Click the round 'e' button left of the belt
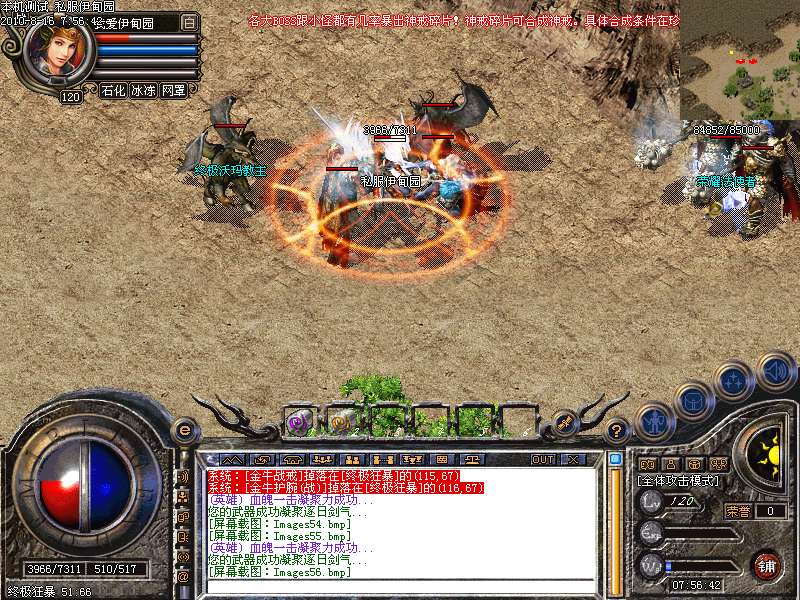This screenshot has width=800, height=600. 184,429
